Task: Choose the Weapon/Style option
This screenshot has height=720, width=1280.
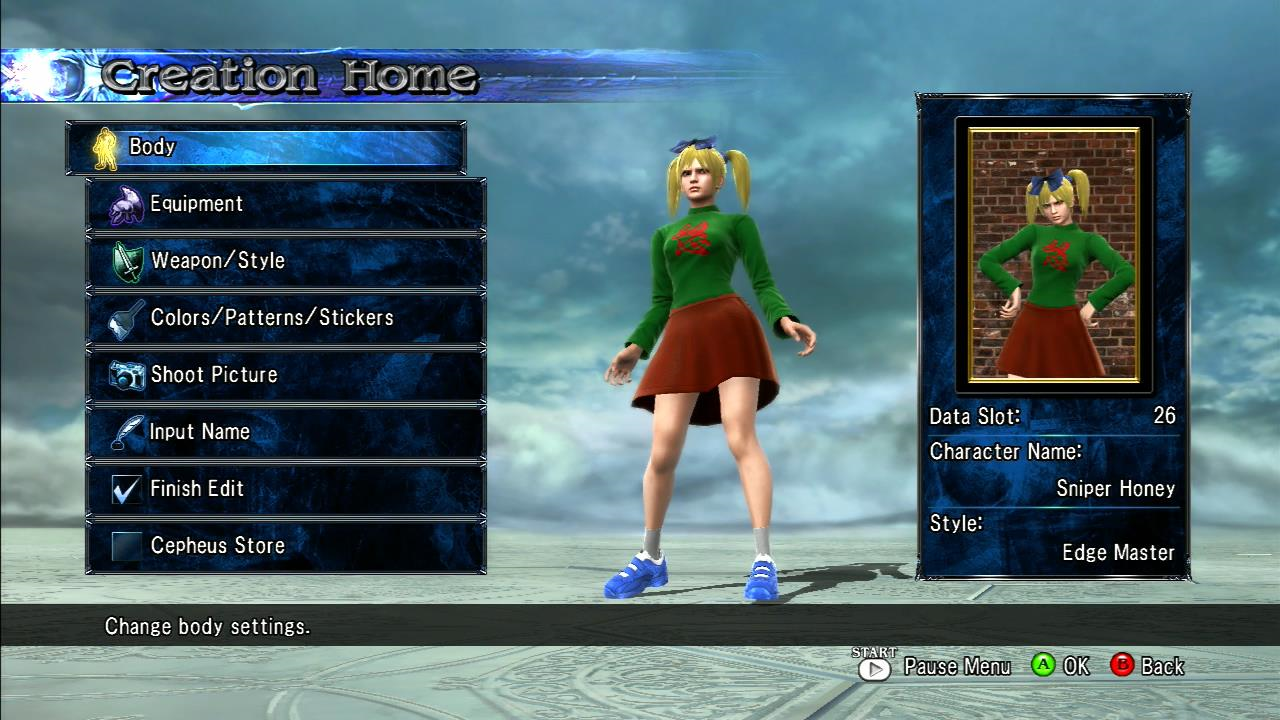Action: (286, 261)
